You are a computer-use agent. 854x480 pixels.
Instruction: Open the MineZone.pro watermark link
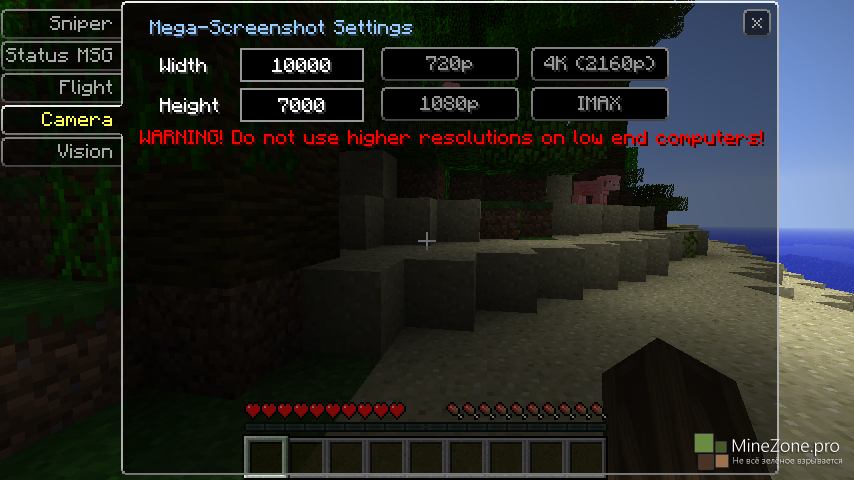point(768,450)
